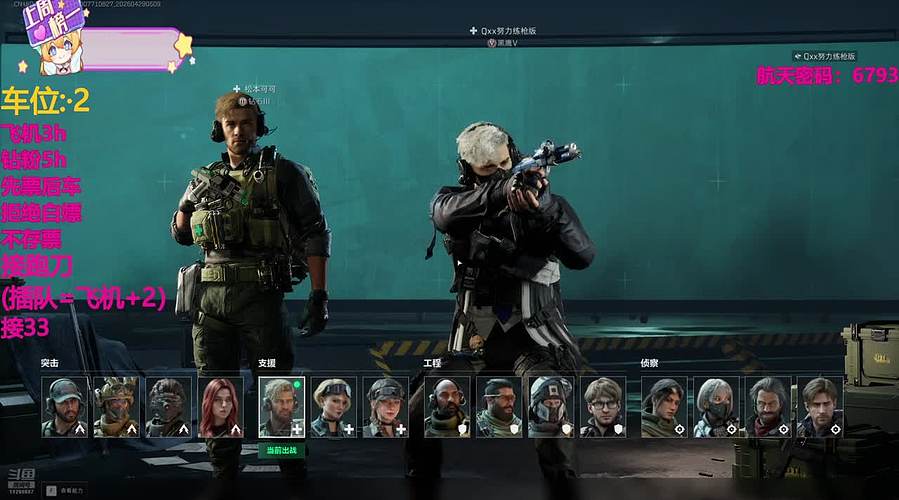Select the engineer operator wearing eyeglasses
The width and height of the screenshot is (899, 500).
603,407
